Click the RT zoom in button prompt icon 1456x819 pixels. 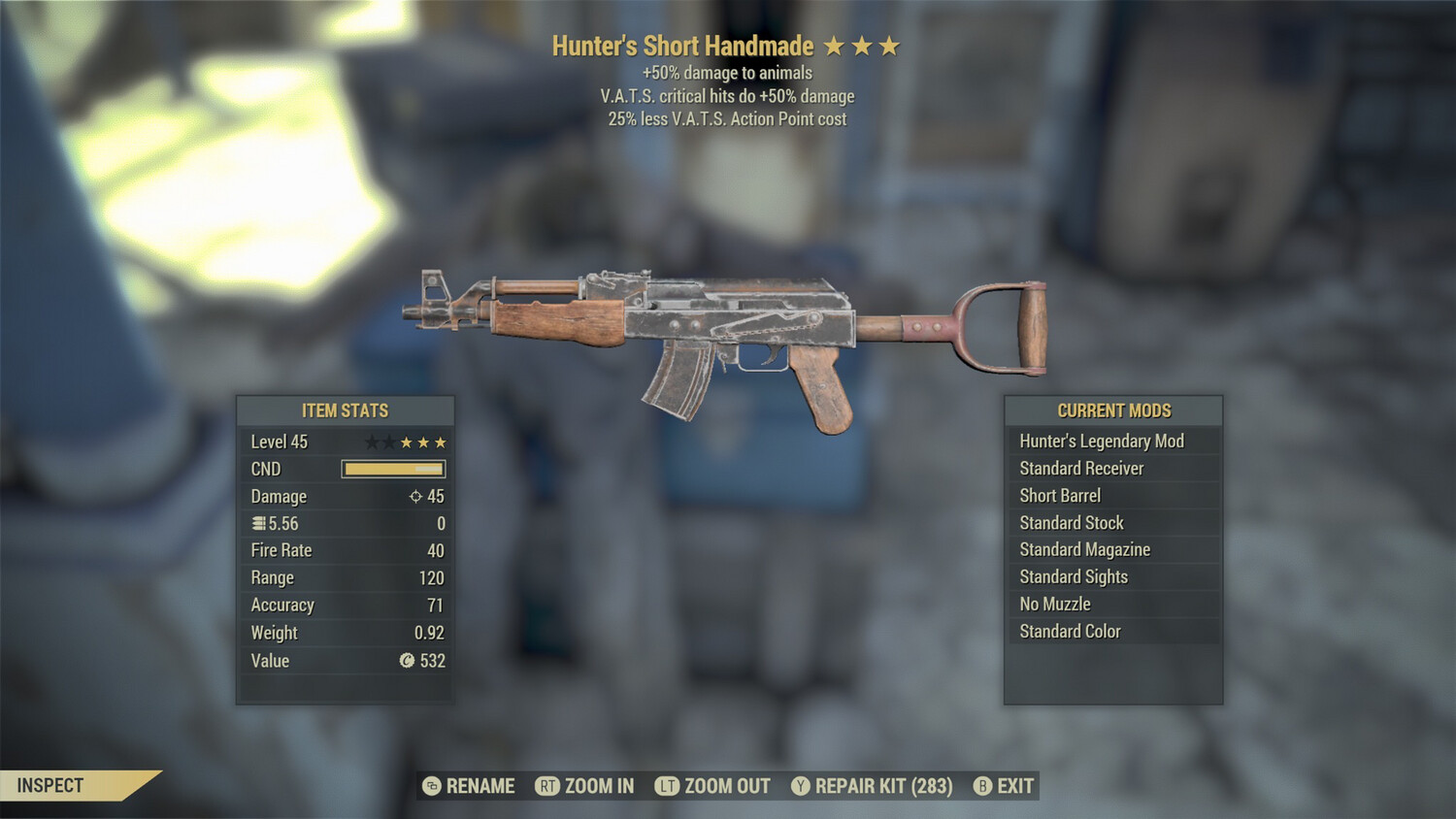[x=548, y=786]
